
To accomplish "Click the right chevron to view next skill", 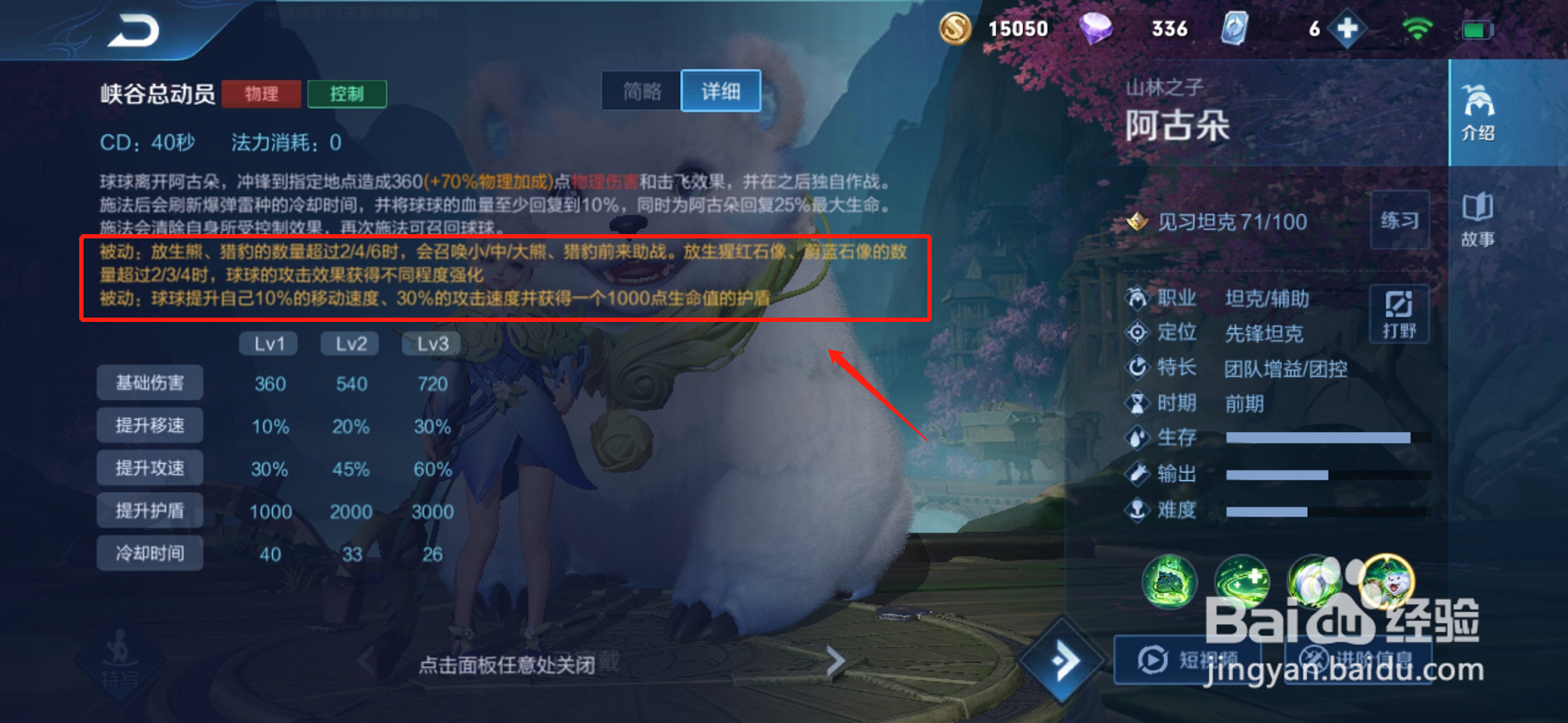I will 834,661.
